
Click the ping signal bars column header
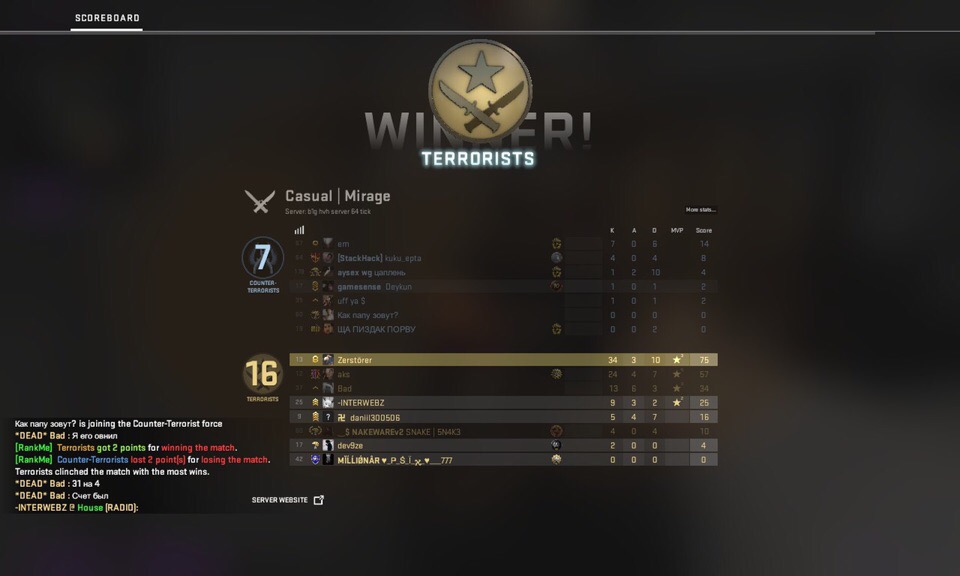pyautogui.click(x=299, y=230)
